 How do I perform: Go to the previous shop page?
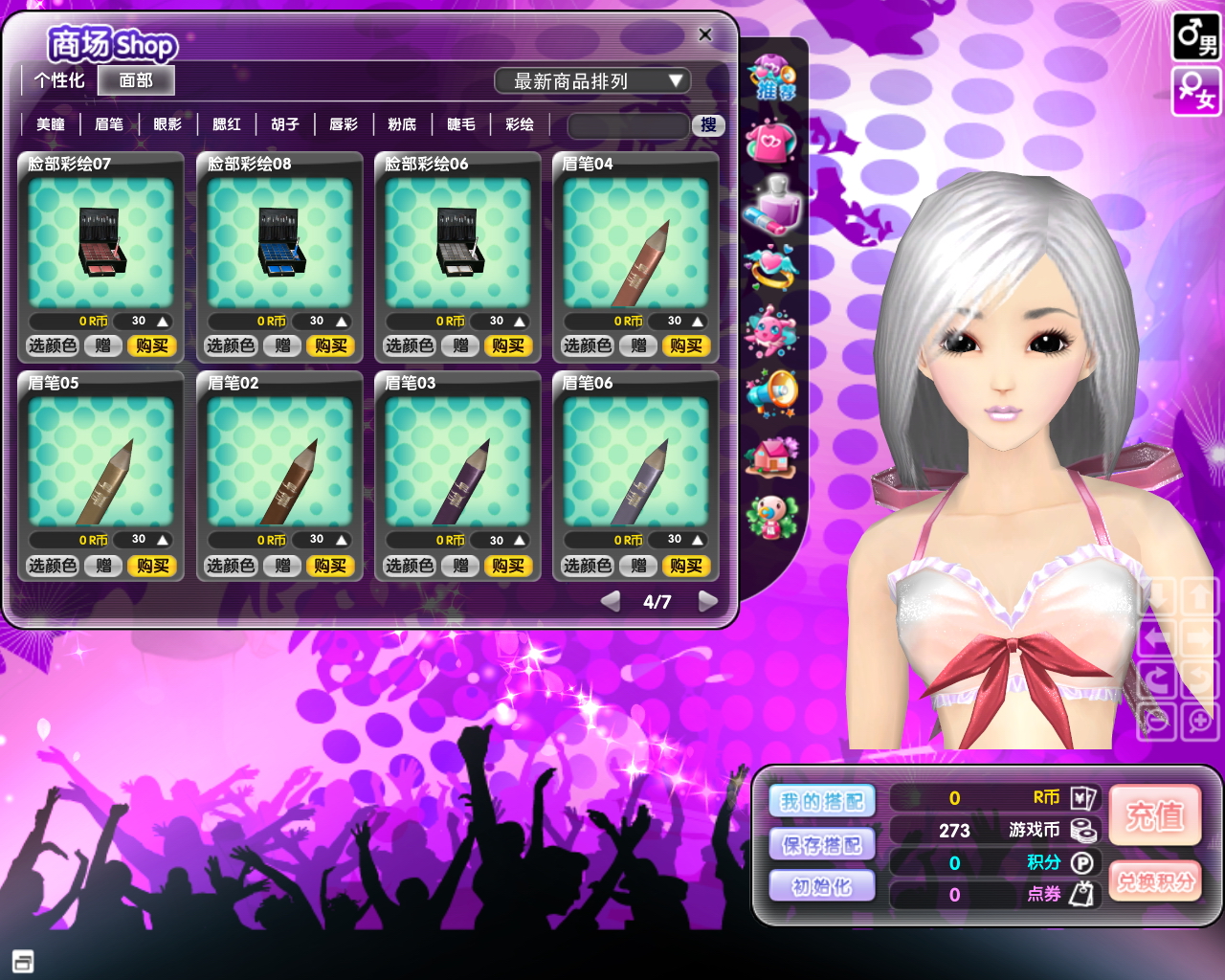click(610, 601)
